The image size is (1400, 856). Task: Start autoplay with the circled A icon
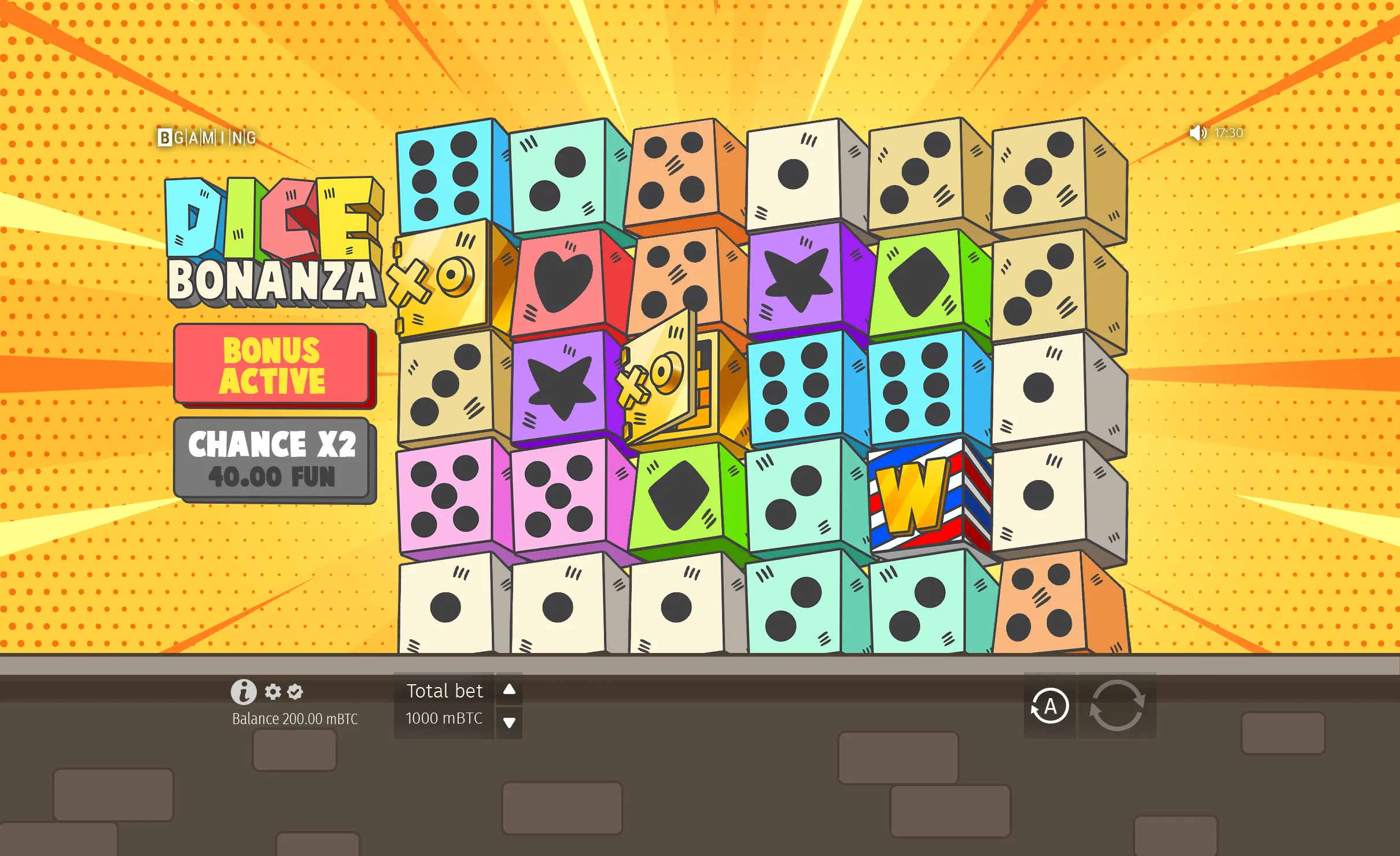click(x=1050, y=706)
